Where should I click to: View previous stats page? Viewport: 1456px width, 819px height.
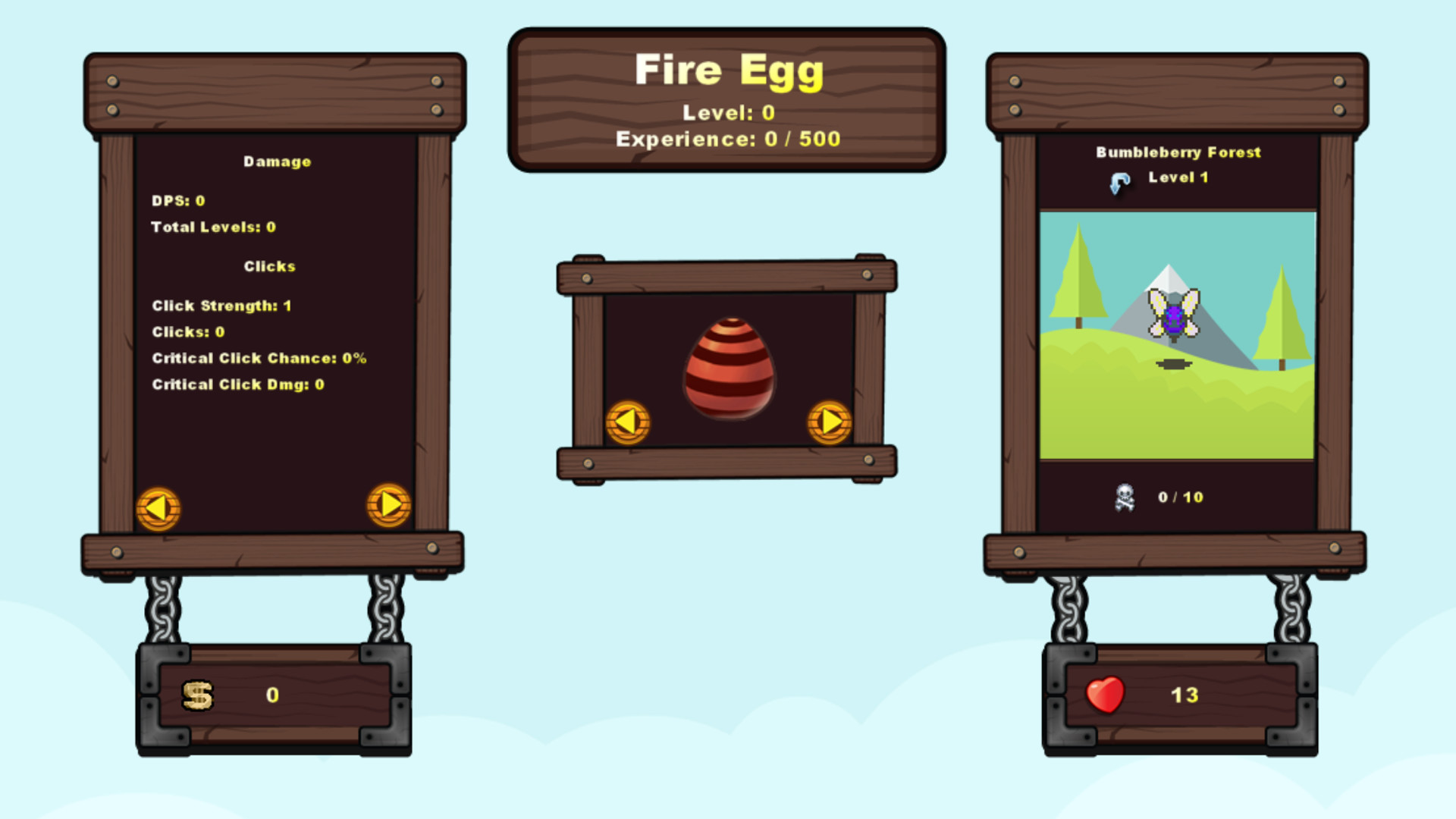159,507
